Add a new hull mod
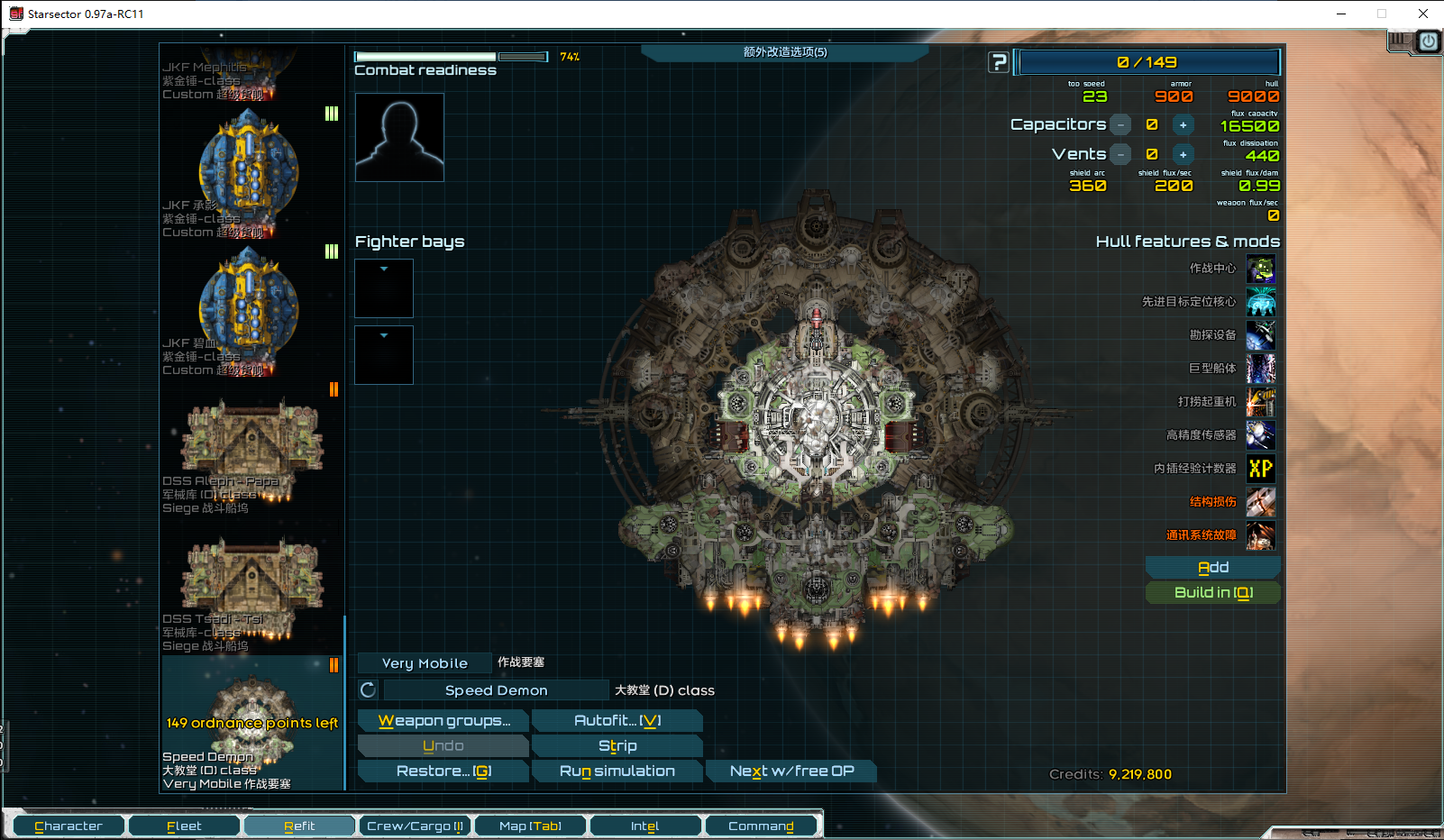 (x=1212, y=568)
